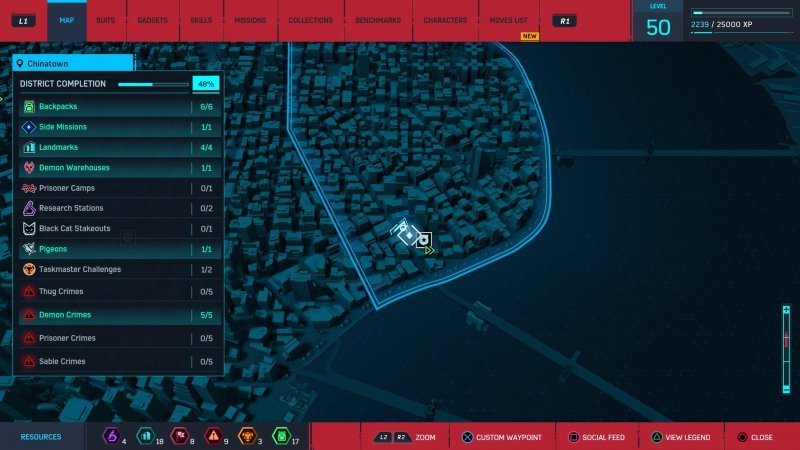The height and width of the screenshot is (450, 800).
Task: Select the Sable Crimes row
Action: click(x=118, y=361)
